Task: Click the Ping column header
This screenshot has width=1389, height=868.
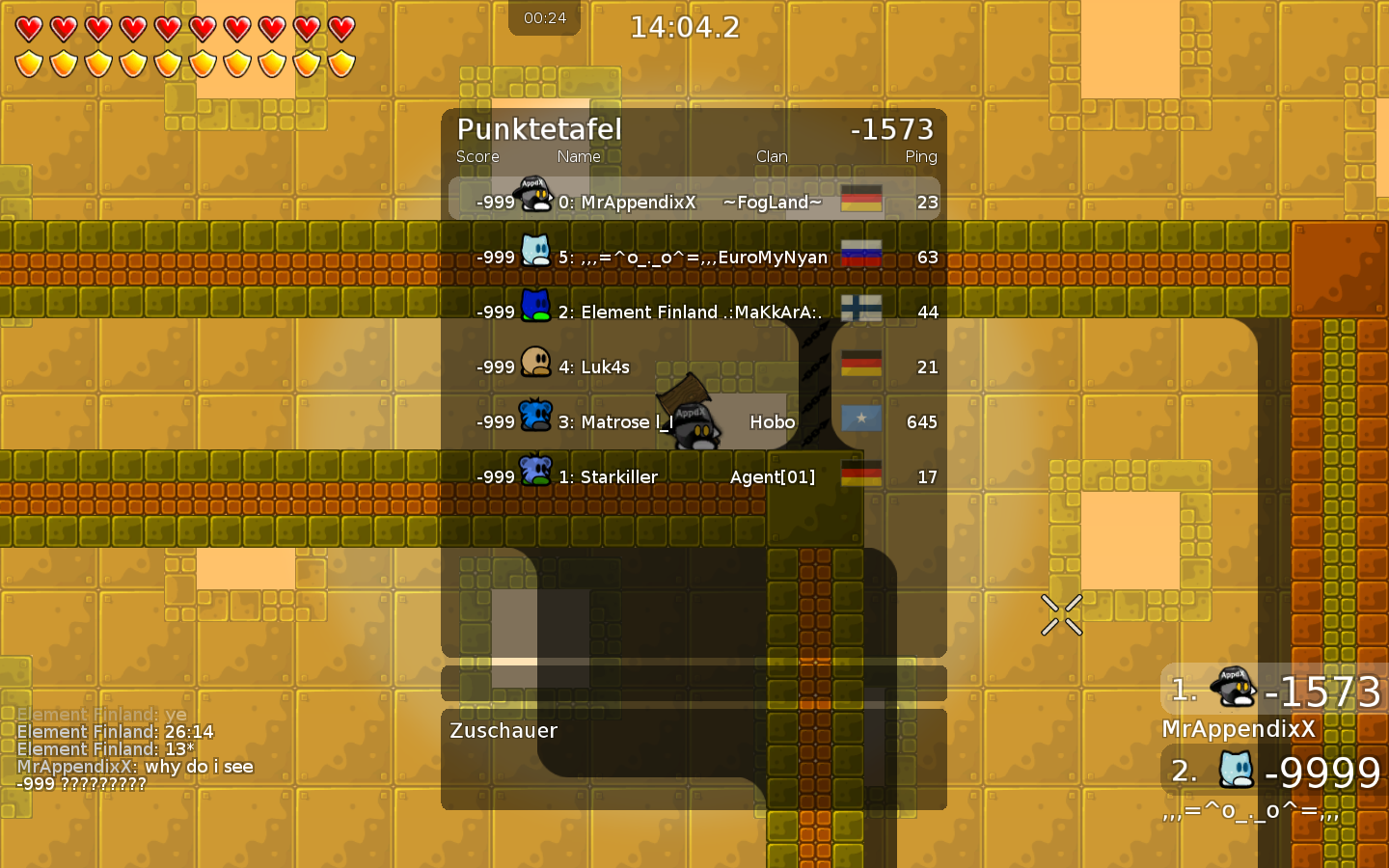Action: click(x=921, y=156)
